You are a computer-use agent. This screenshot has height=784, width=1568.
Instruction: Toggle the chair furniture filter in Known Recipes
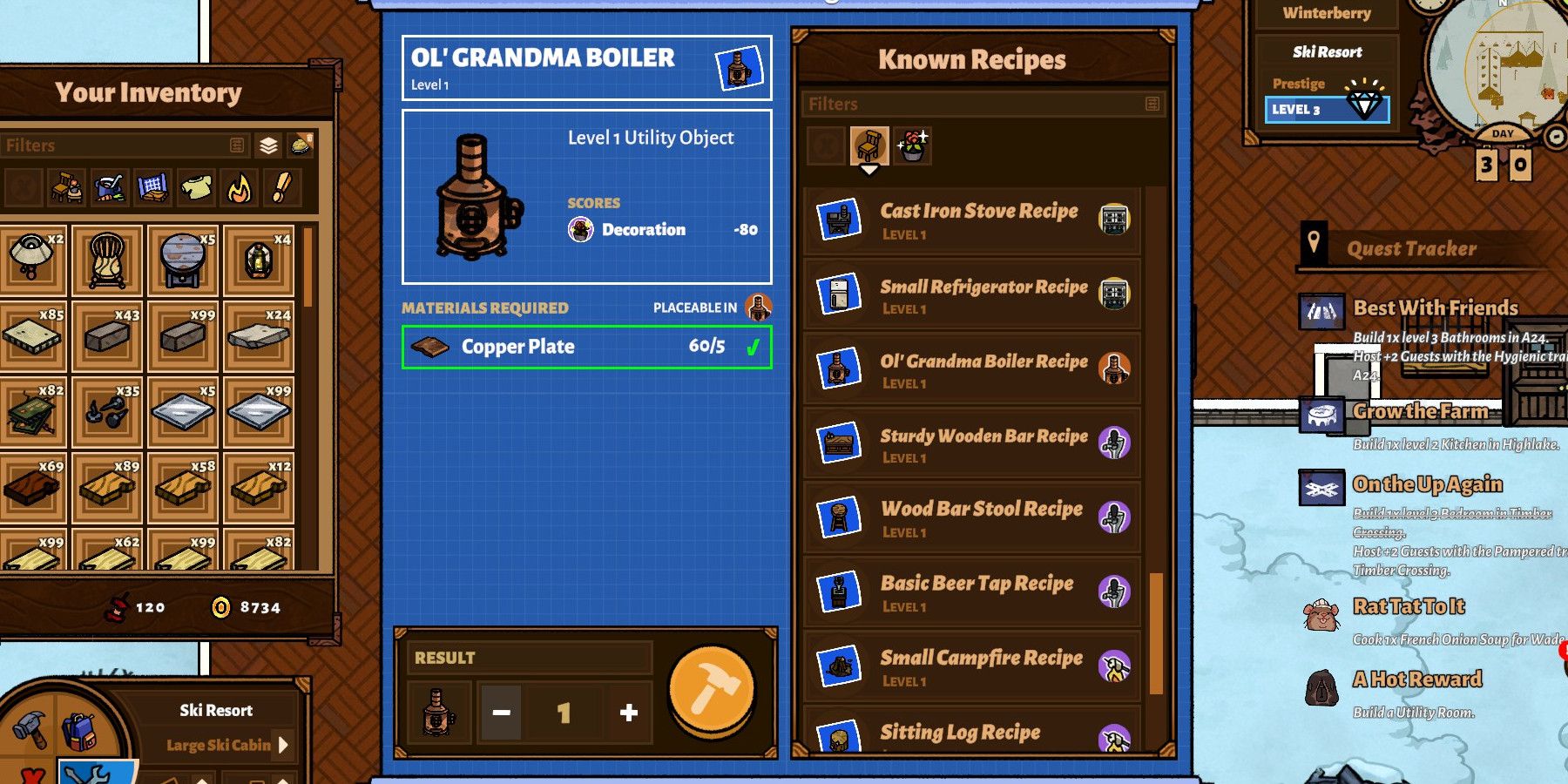coord(868,144)
